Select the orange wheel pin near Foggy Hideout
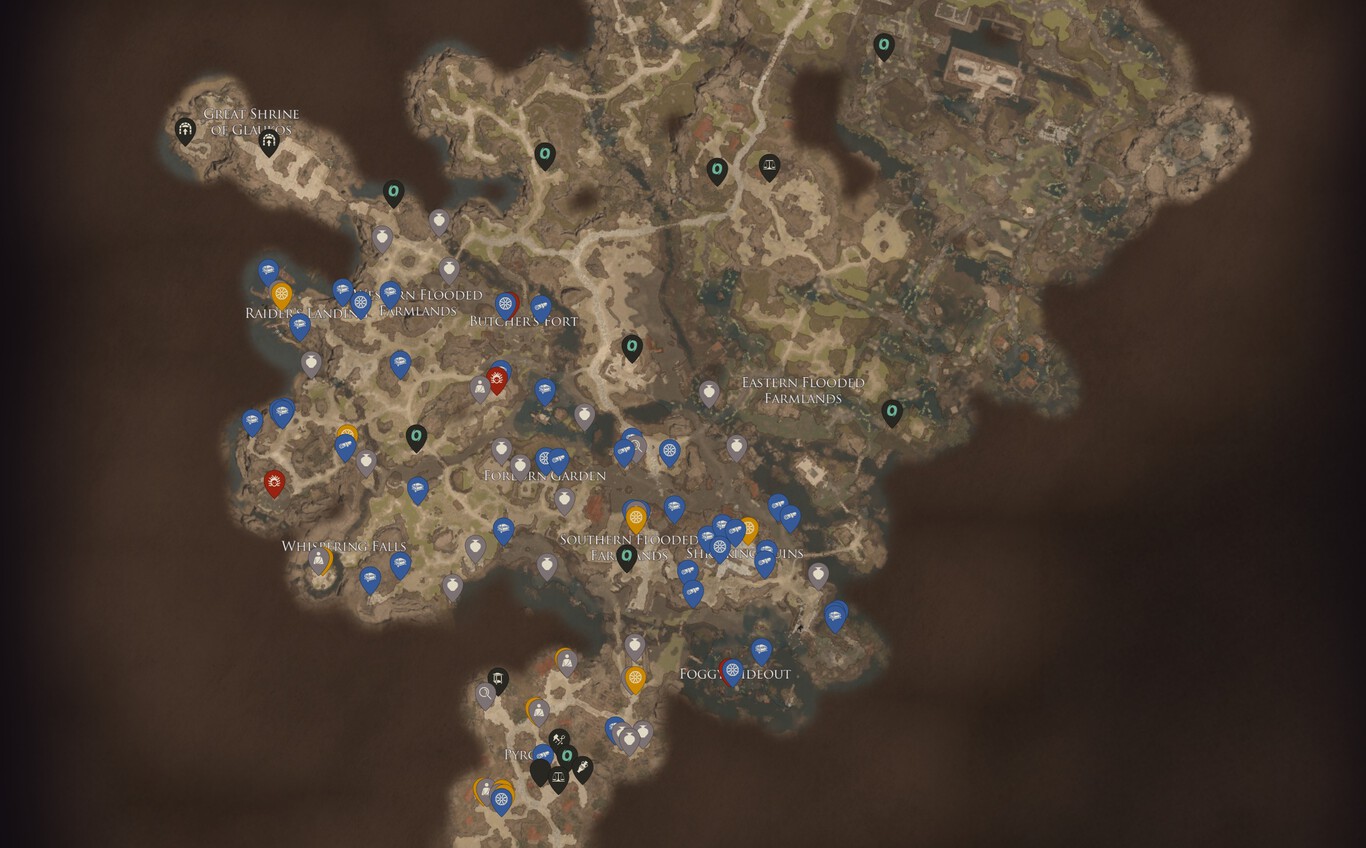 pyautogui.click(x=634, y=678)
